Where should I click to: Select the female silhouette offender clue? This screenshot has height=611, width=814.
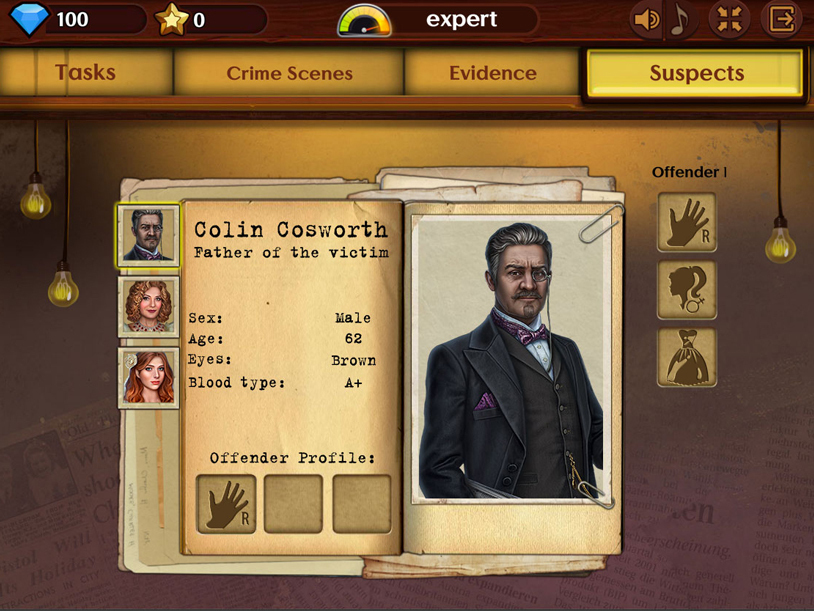click(x=687, y=290)
